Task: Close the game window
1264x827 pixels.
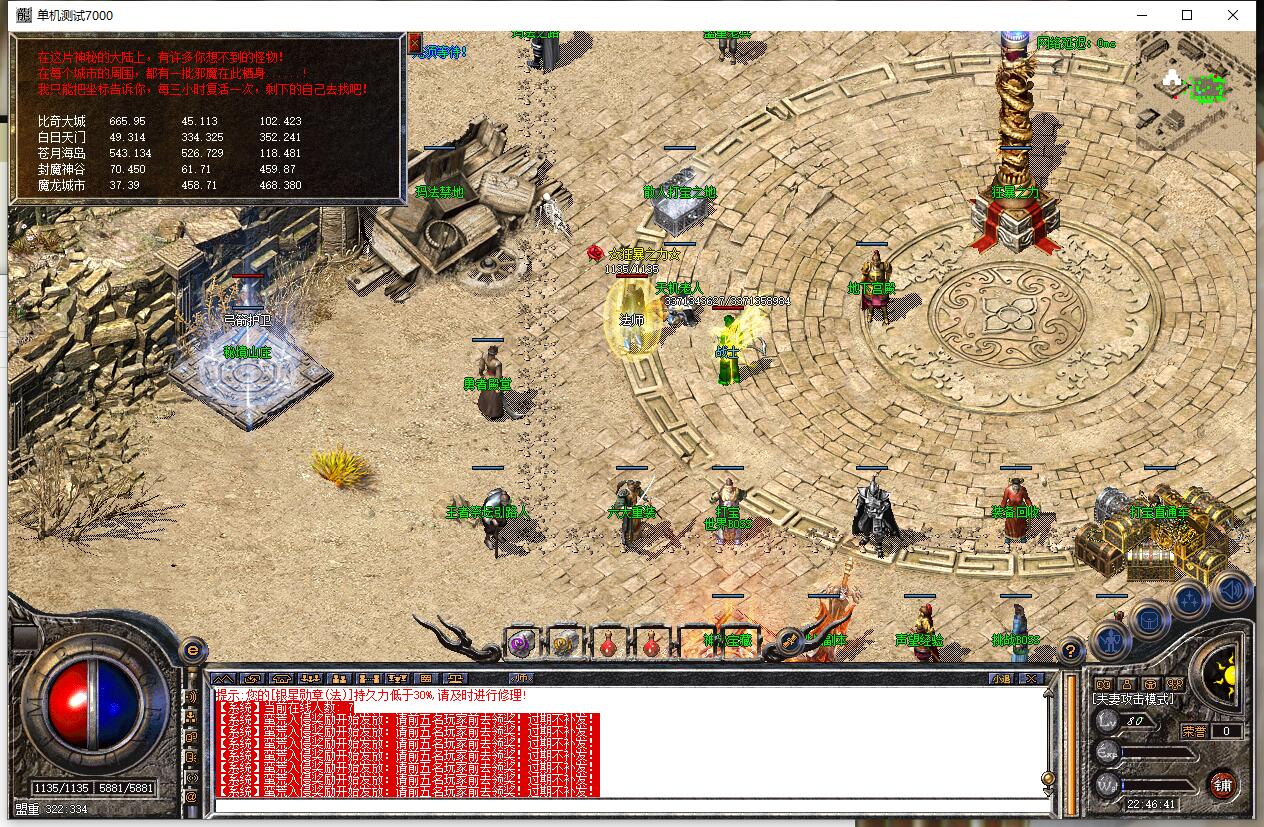Action: pyautogui.click(x=1233, y=15)
